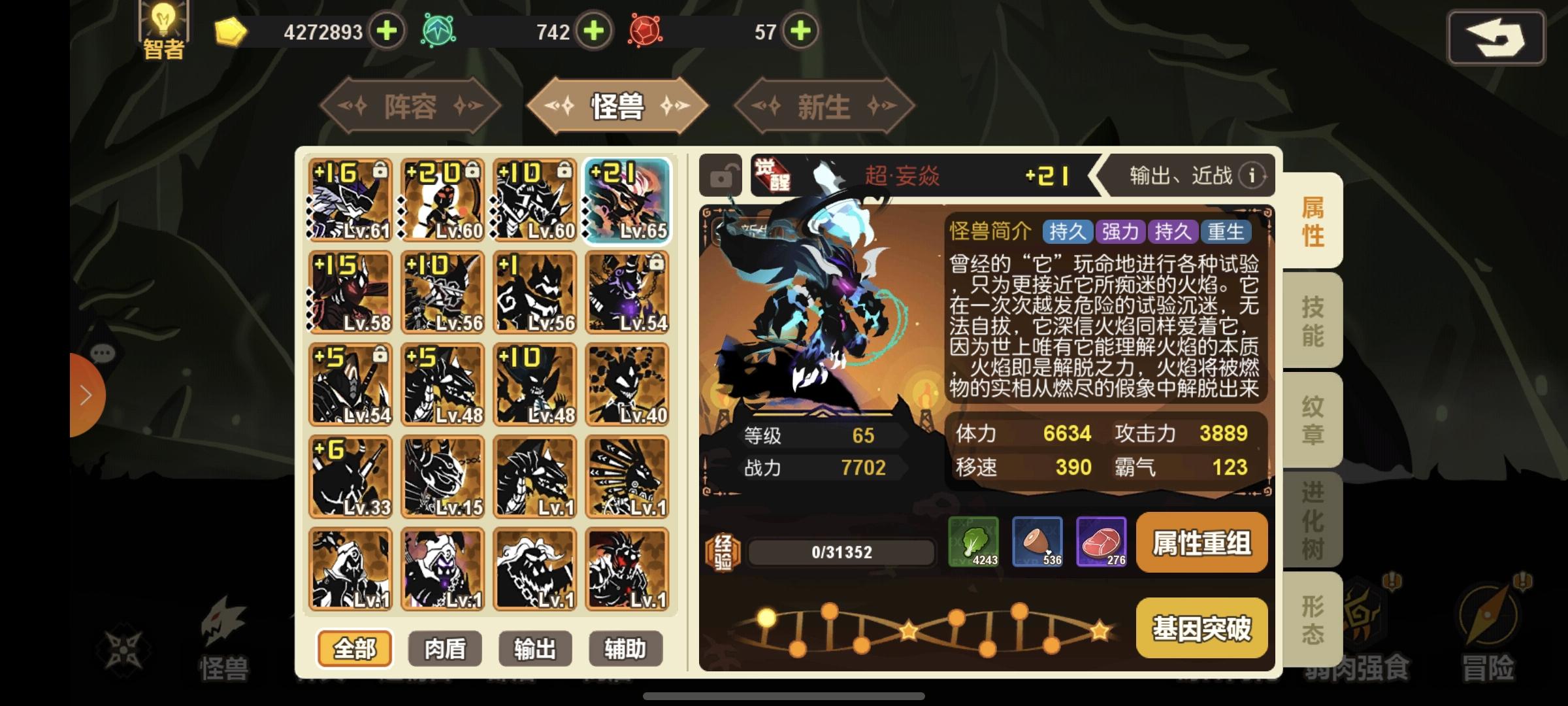1568x706 pixels.
Task: Click the ham food item showing 536
Action: coord(1037,543)
